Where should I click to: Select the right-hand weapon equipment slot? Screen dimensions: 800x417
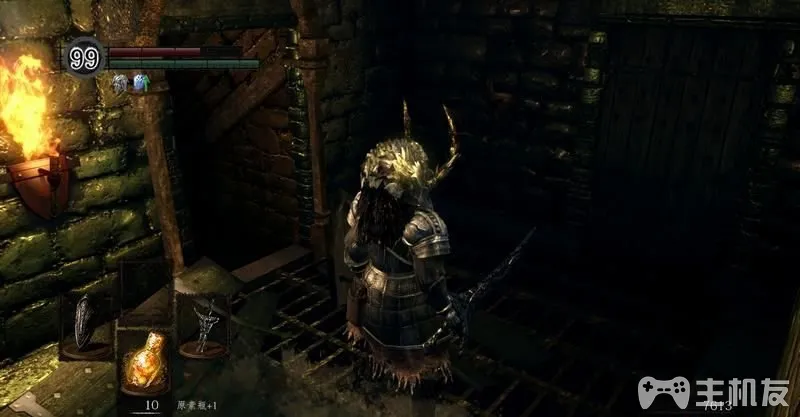203,323
